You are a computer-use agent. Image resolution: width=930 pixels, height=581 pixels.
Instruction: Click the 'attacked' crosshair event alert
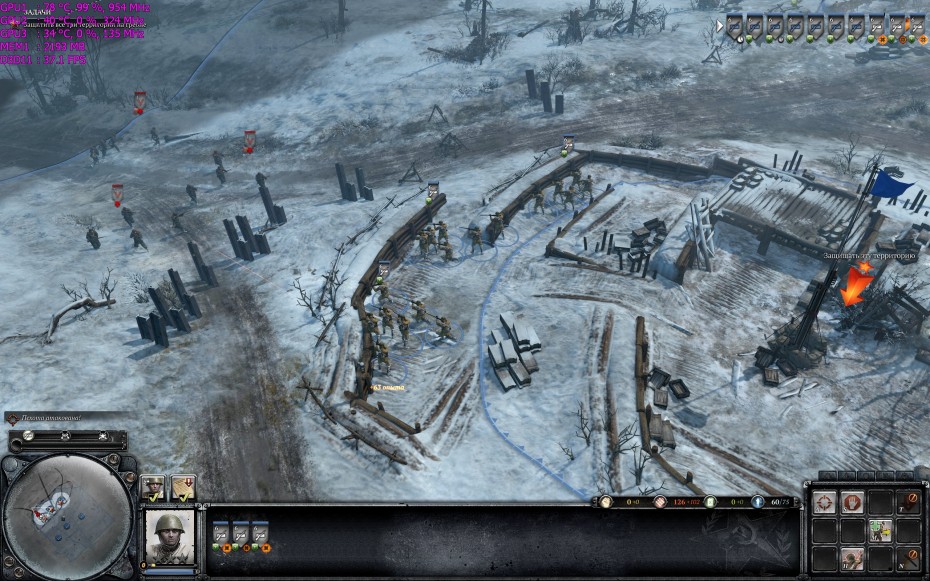(x=14, y=418)
